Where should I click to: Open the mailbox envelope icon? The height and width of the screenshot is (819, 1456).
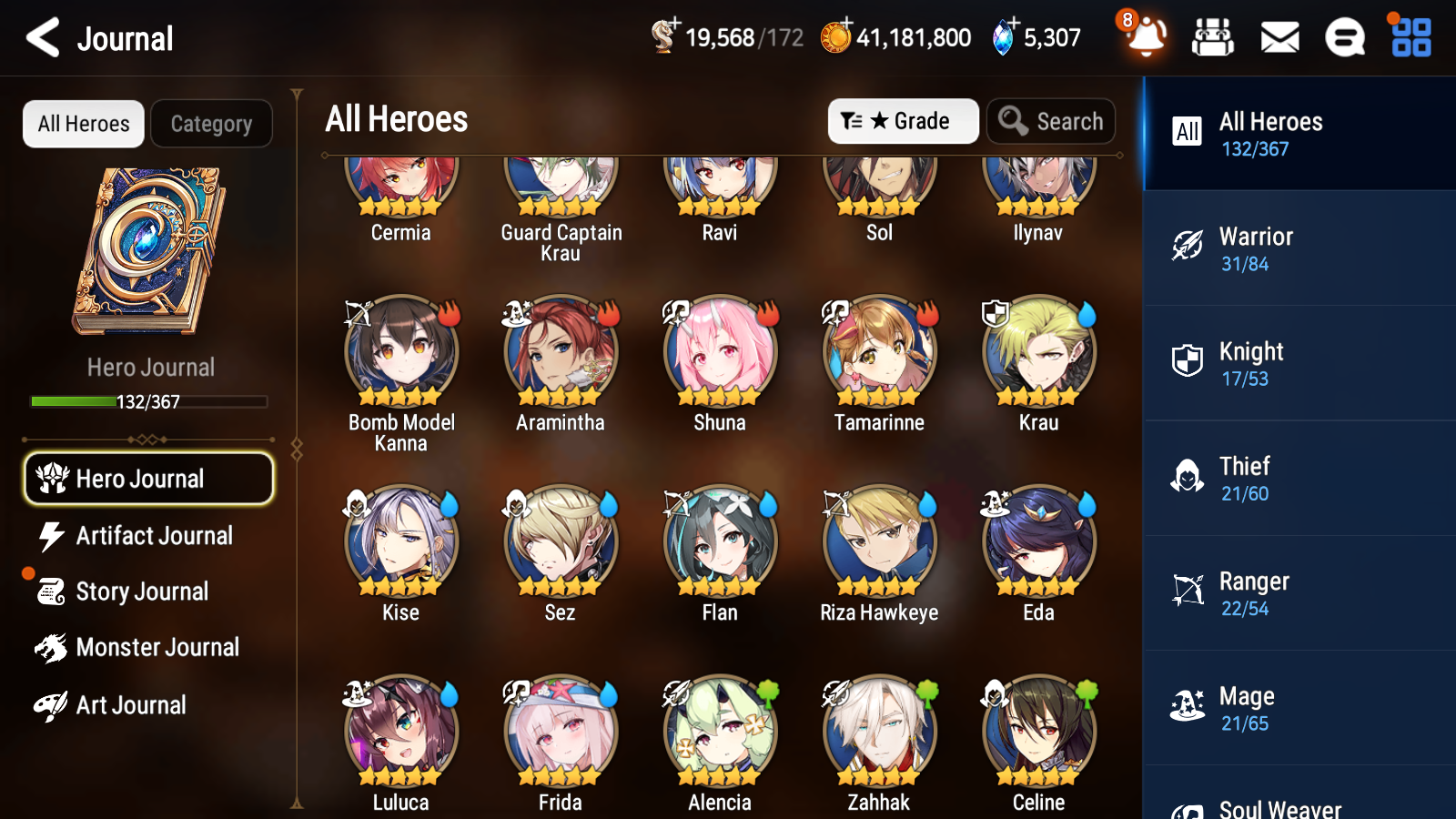(x=1279, y=37)
